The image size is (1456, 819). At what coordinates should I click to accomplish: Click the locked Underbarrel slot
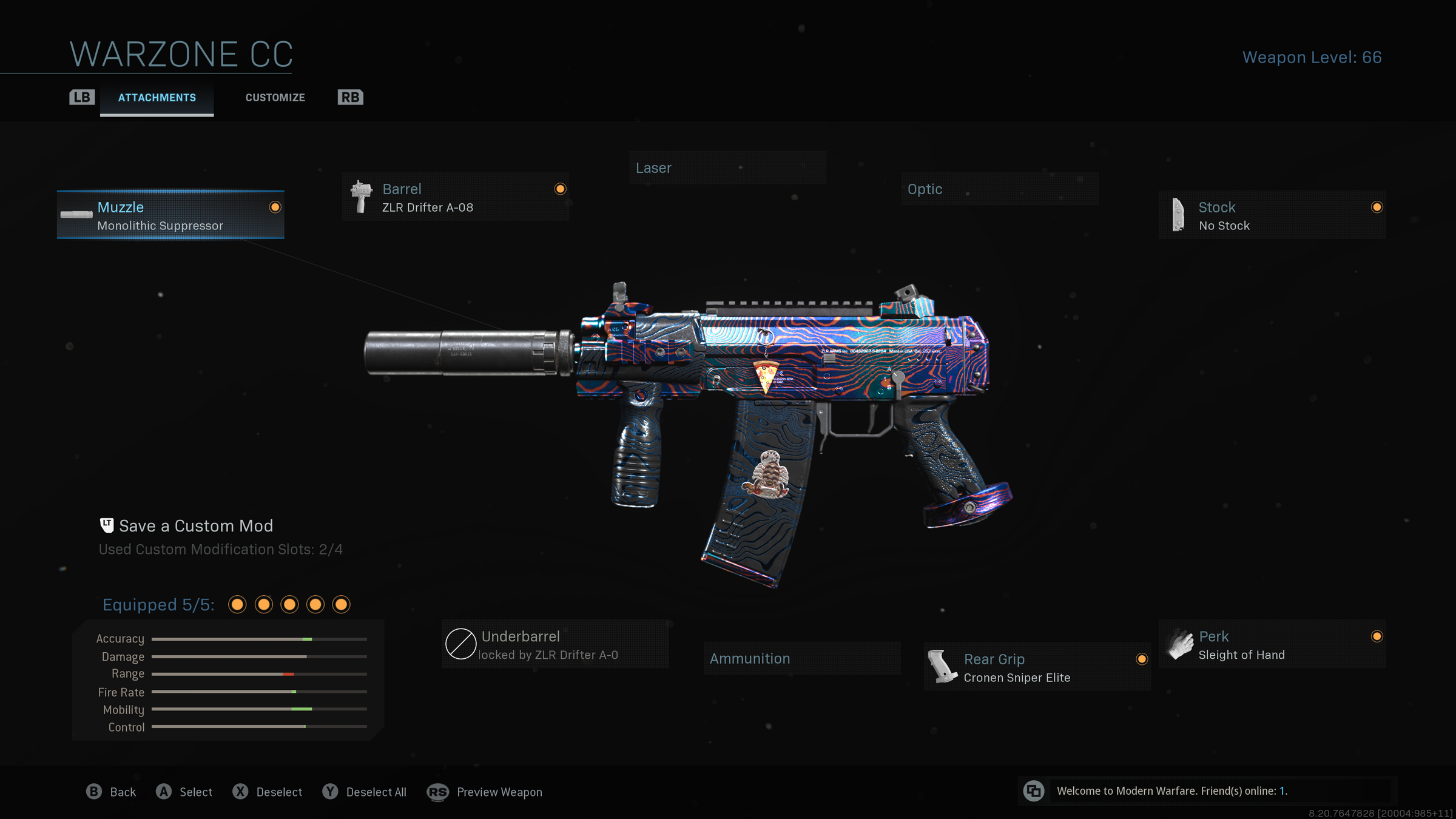coord(554,645)
